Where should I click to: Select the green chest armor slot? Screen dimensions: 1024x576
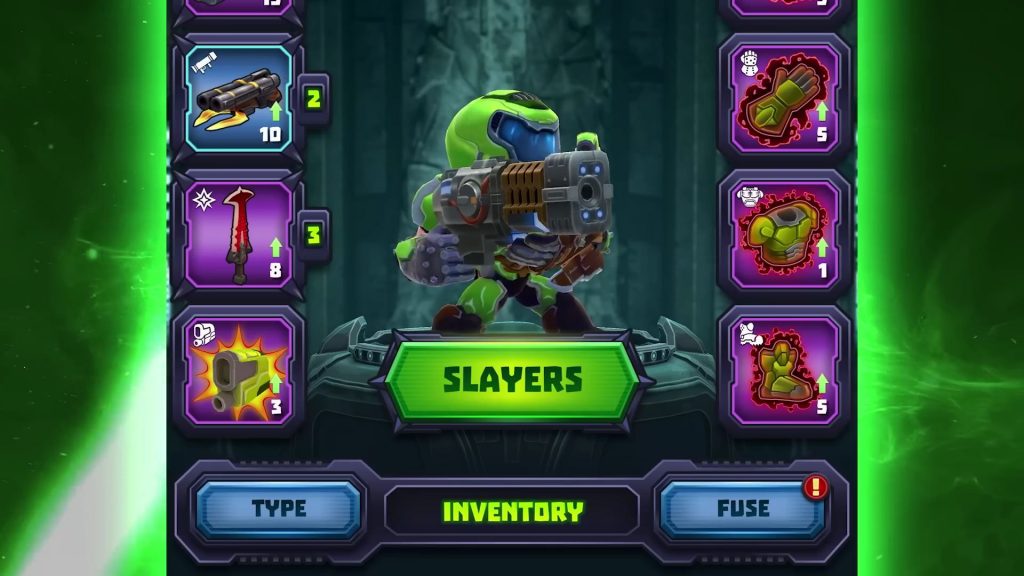[x=785, y=236]
